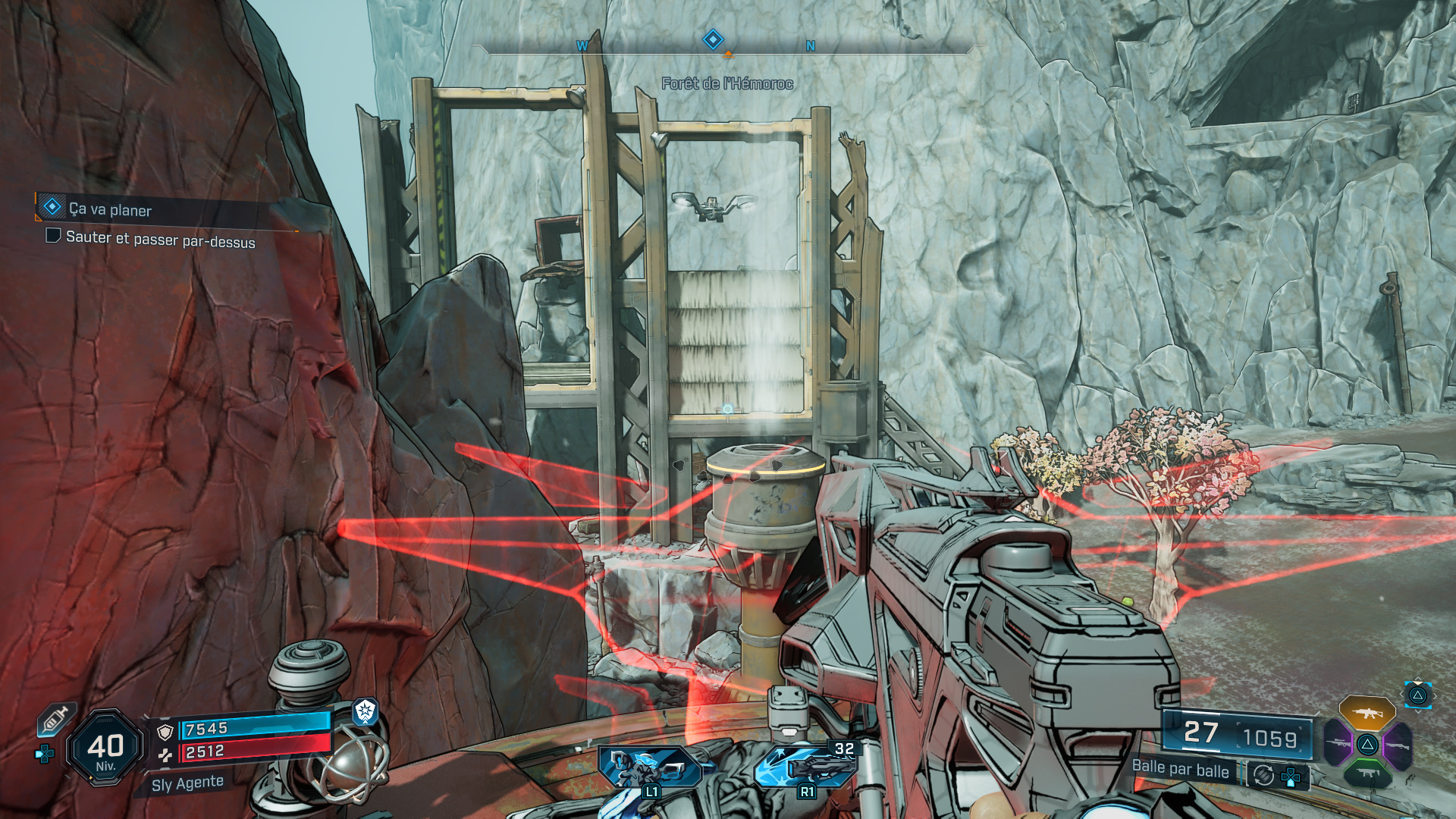Activate the R1 ordnance skill with 32 charges

coord(805,767)
